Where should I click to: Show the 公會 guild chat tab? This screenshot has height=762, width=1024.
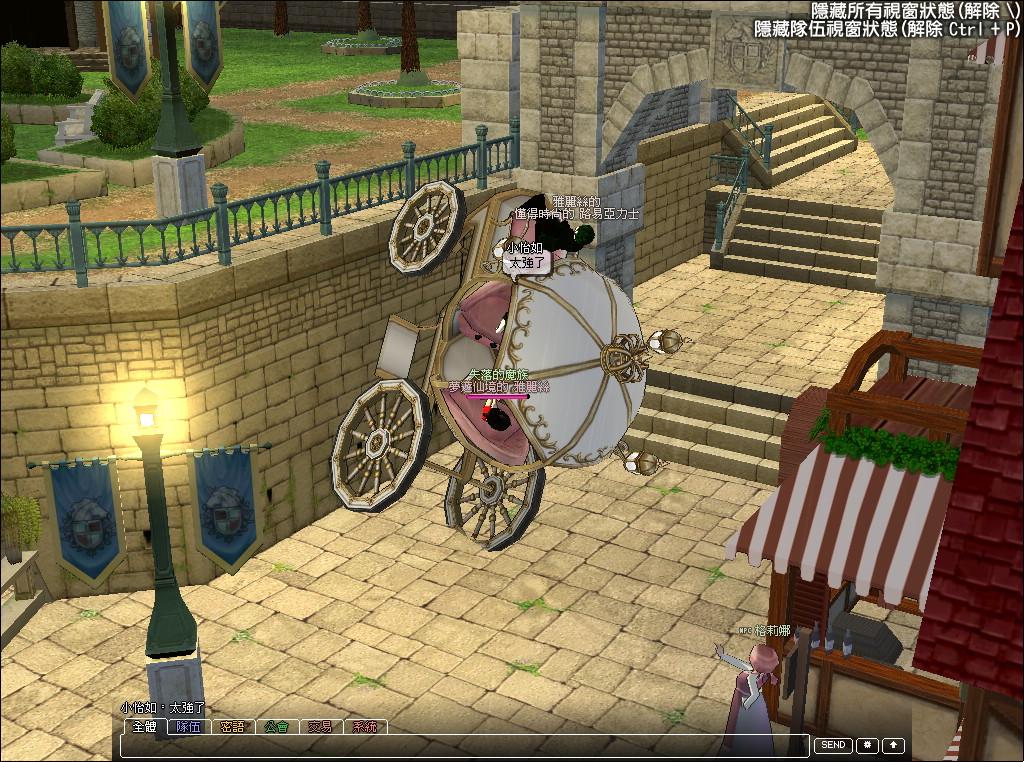click(277, 727)
